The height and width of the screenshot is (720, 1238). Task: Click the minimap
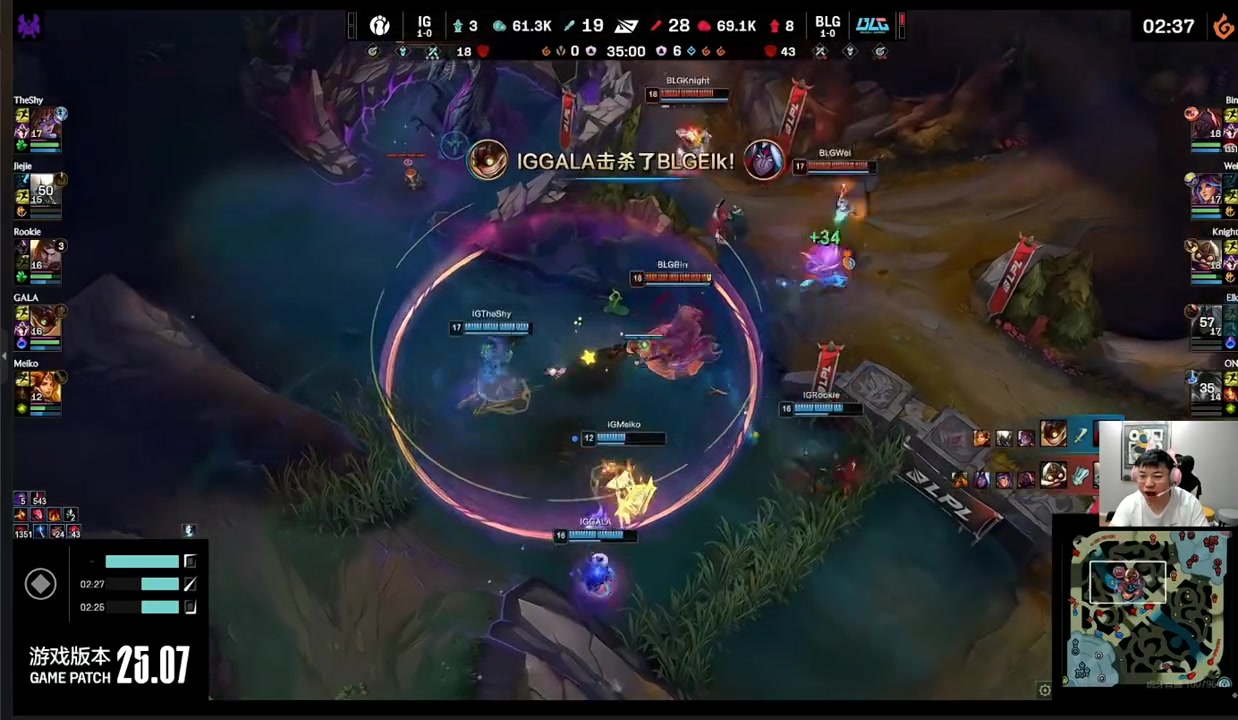click(x=1147, y=606)
